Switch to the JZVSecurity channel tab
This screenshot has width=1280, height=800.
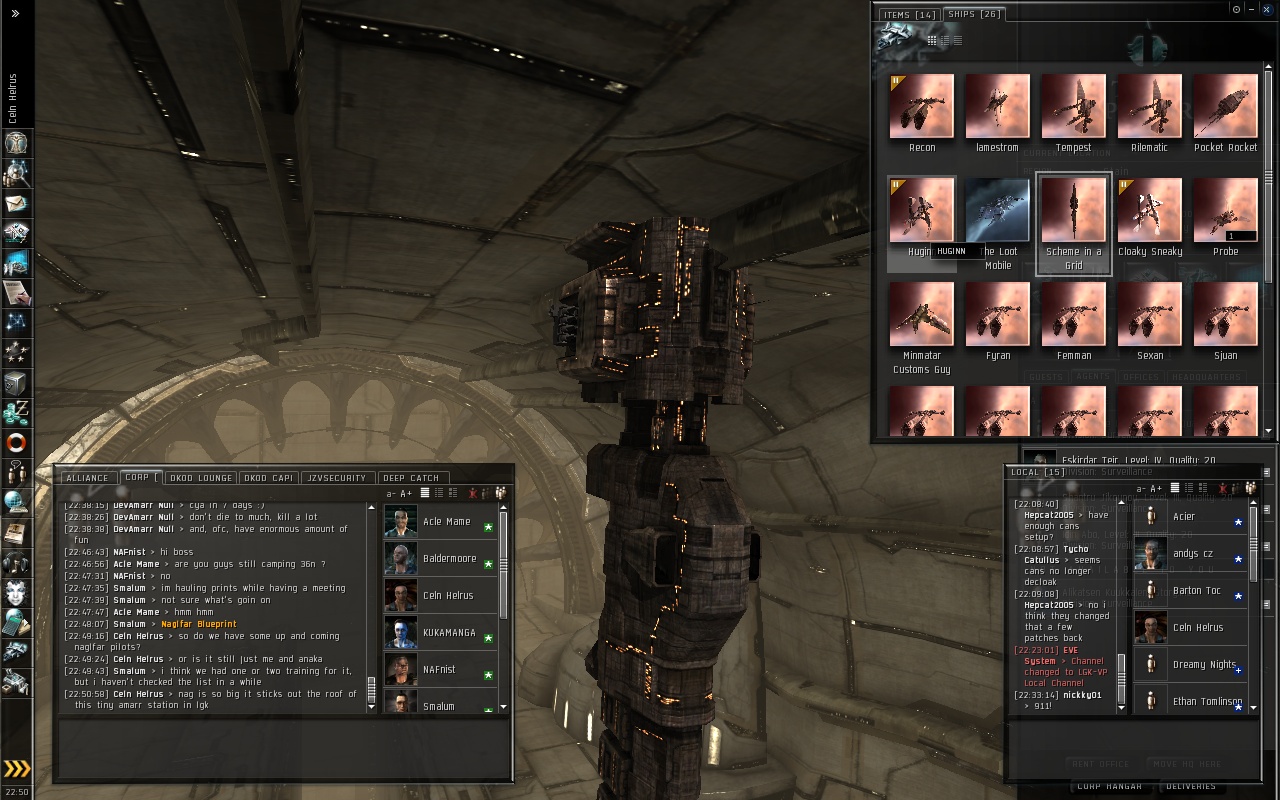click(337, 478)
